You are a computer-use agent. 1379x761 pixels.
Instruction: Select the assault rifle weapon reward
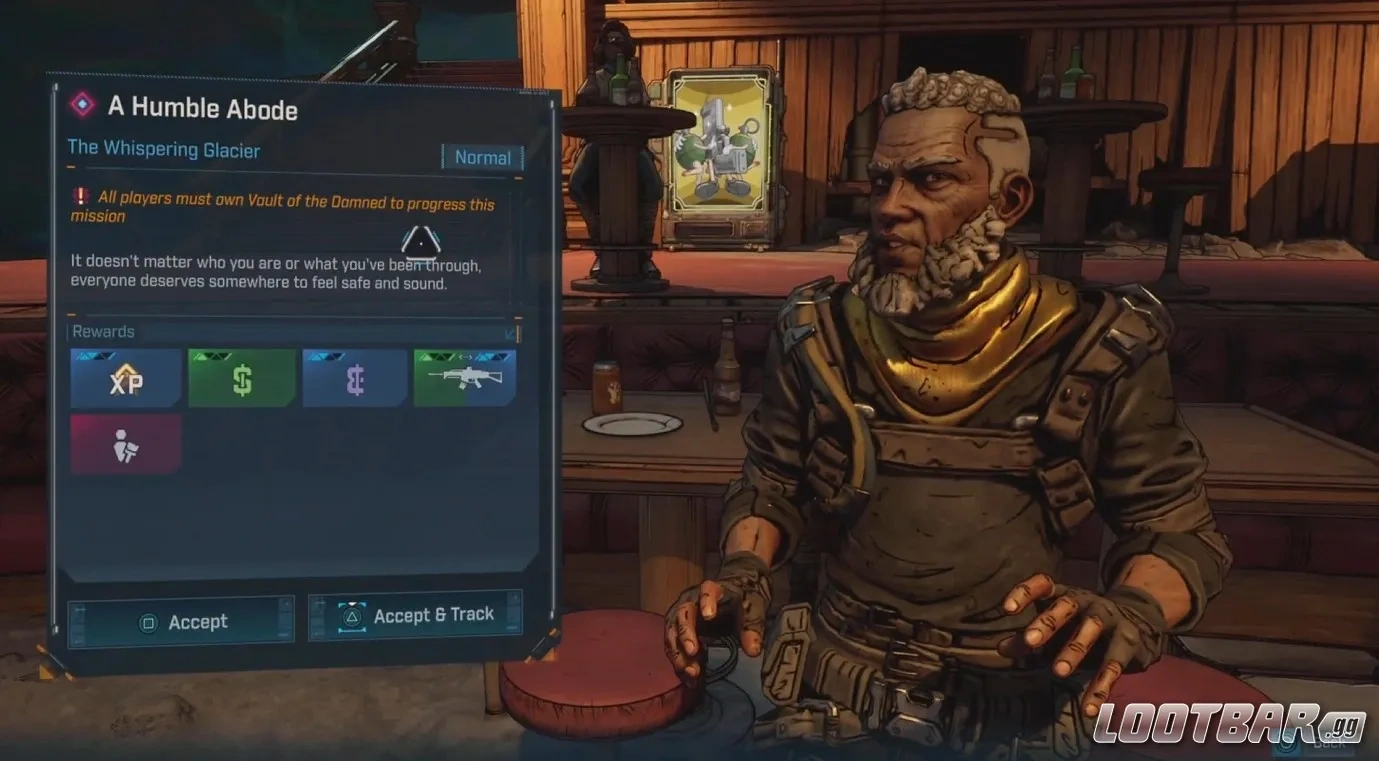(x=465, y=378)
